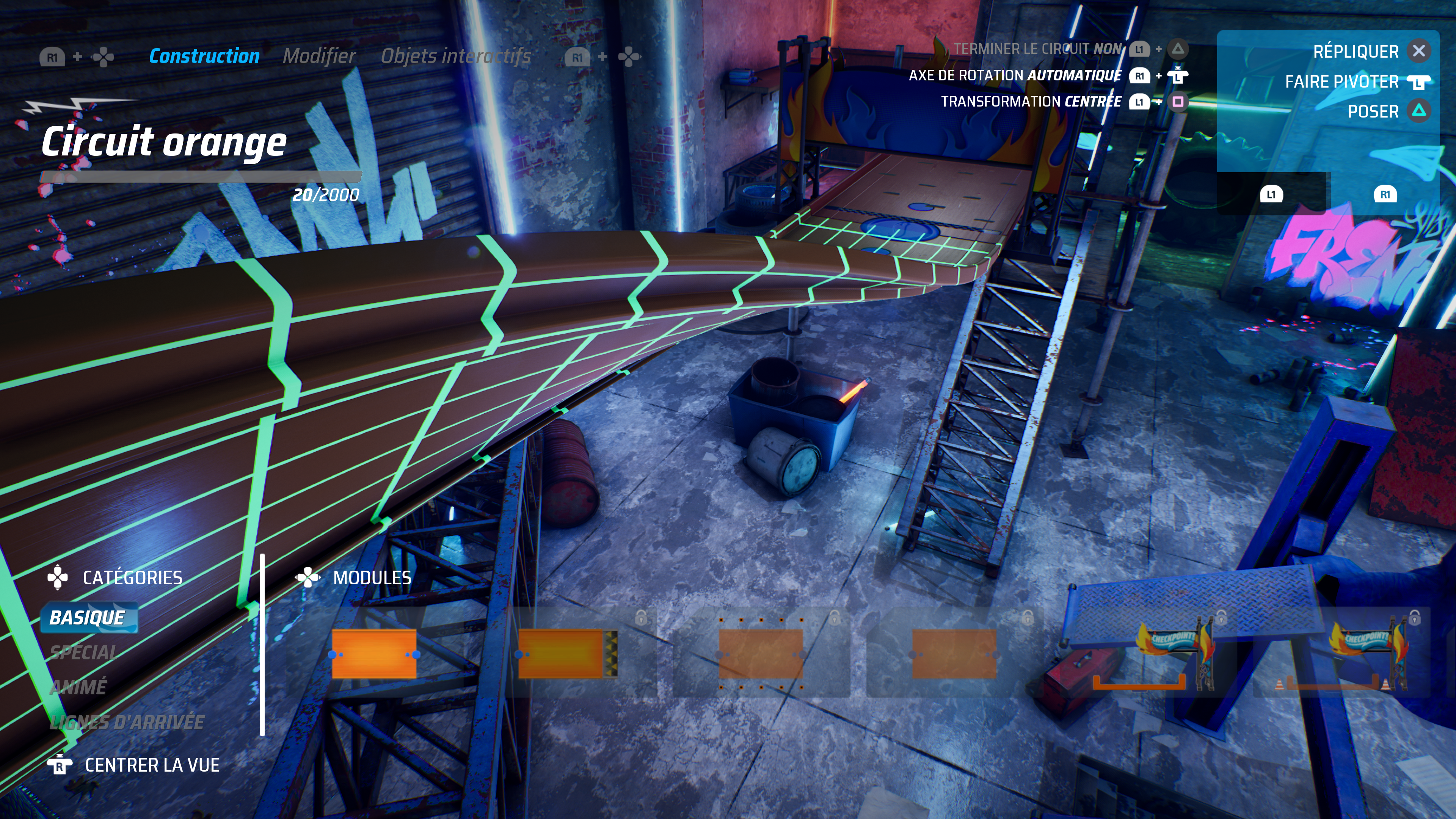1456x819 pixels.
Task: Show the Lignes d'arrivée category
Action: click(x=127, y=722)
